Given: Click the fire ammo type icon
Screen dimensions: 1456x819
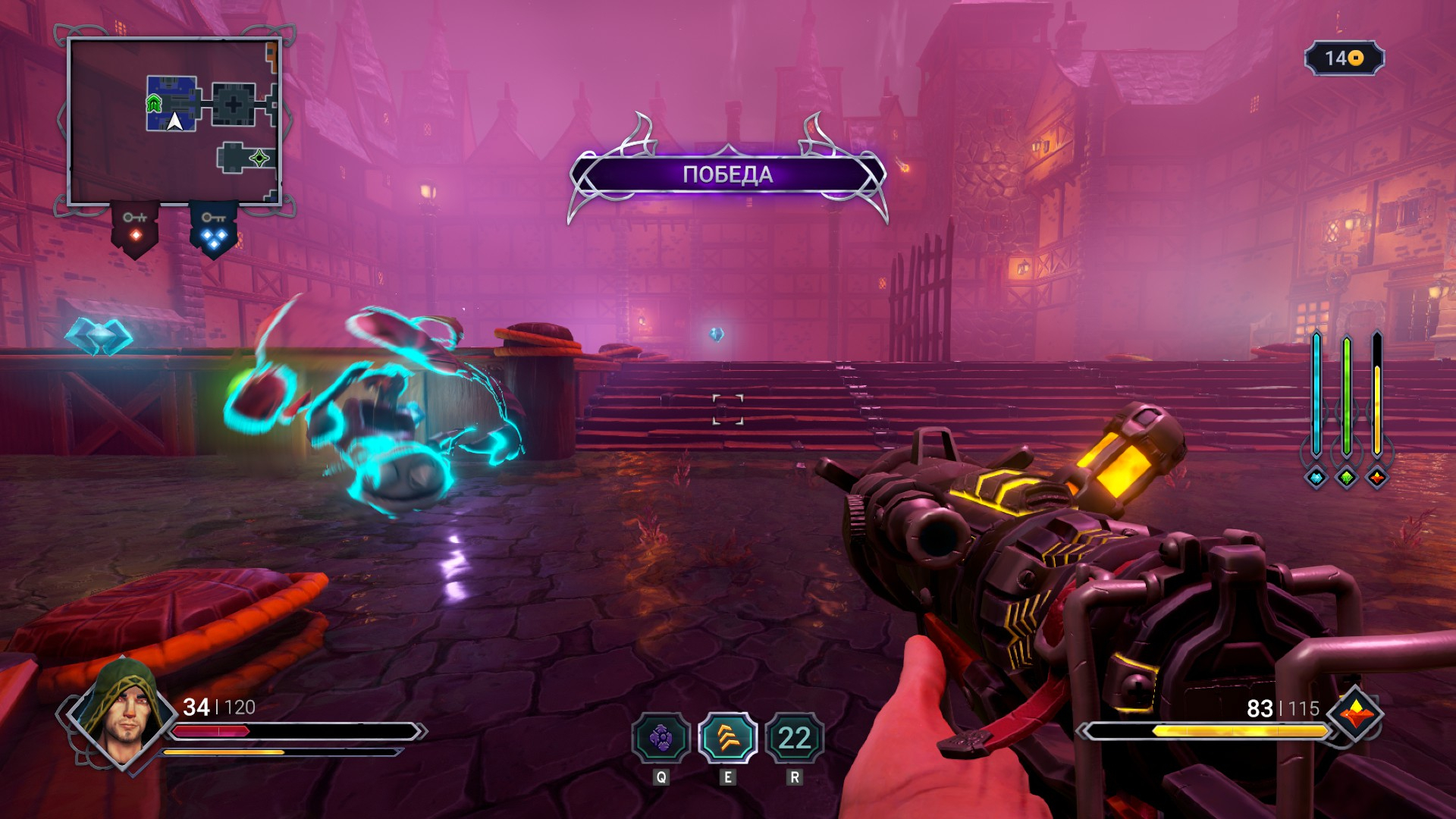Looking at the screenshot, I should click(1357, 714).
